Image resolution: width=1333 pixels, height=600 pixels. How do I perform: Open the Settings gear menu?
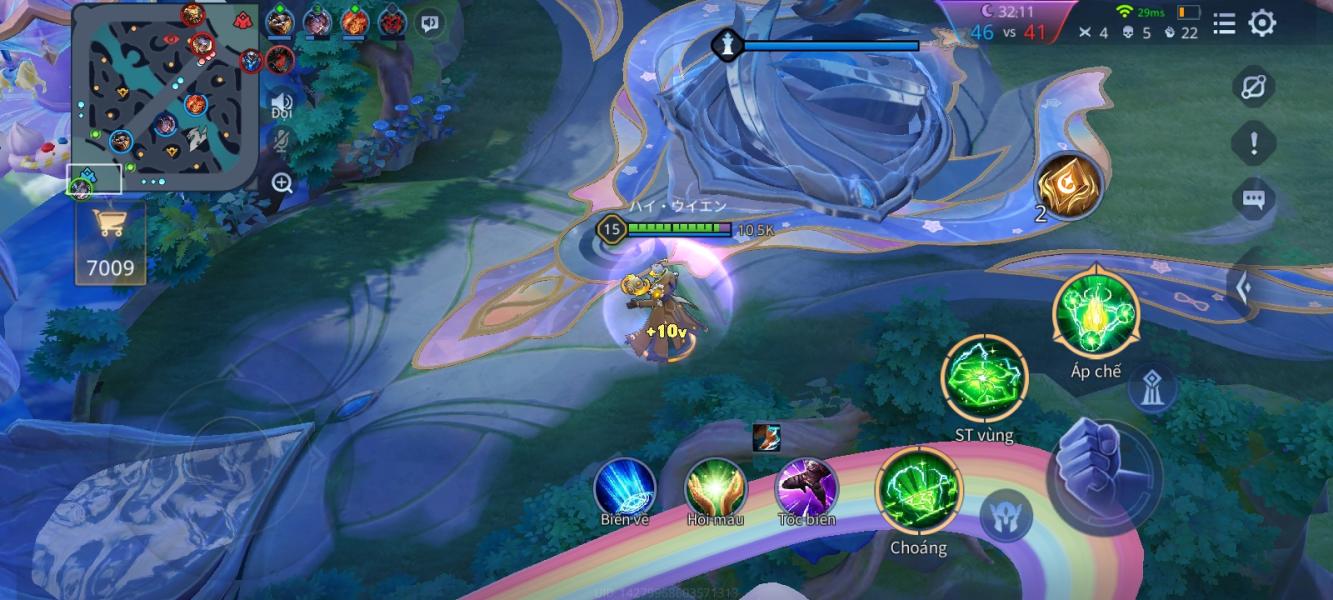pyautogui.click(x=1262, y=24)
